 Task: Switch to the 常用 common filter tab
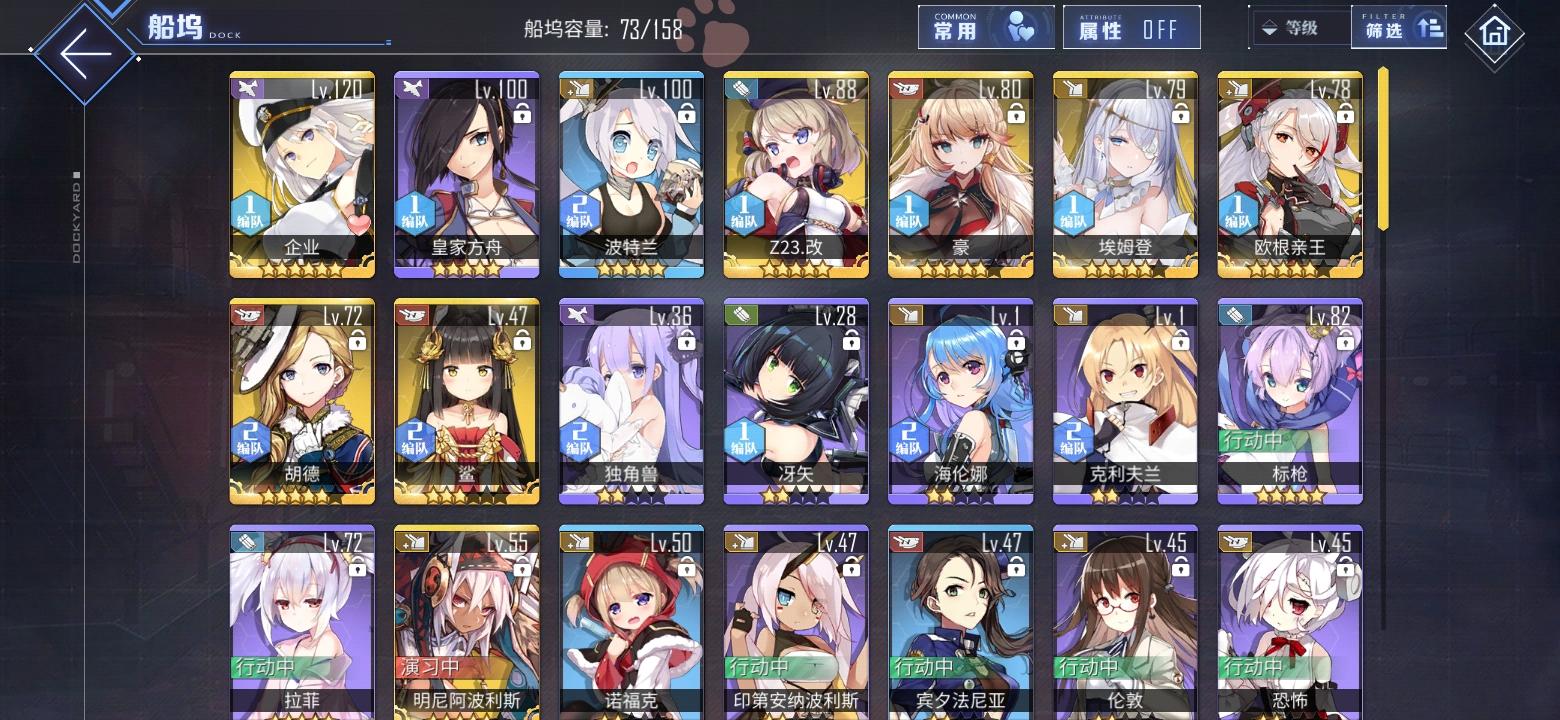click(985, 27)
